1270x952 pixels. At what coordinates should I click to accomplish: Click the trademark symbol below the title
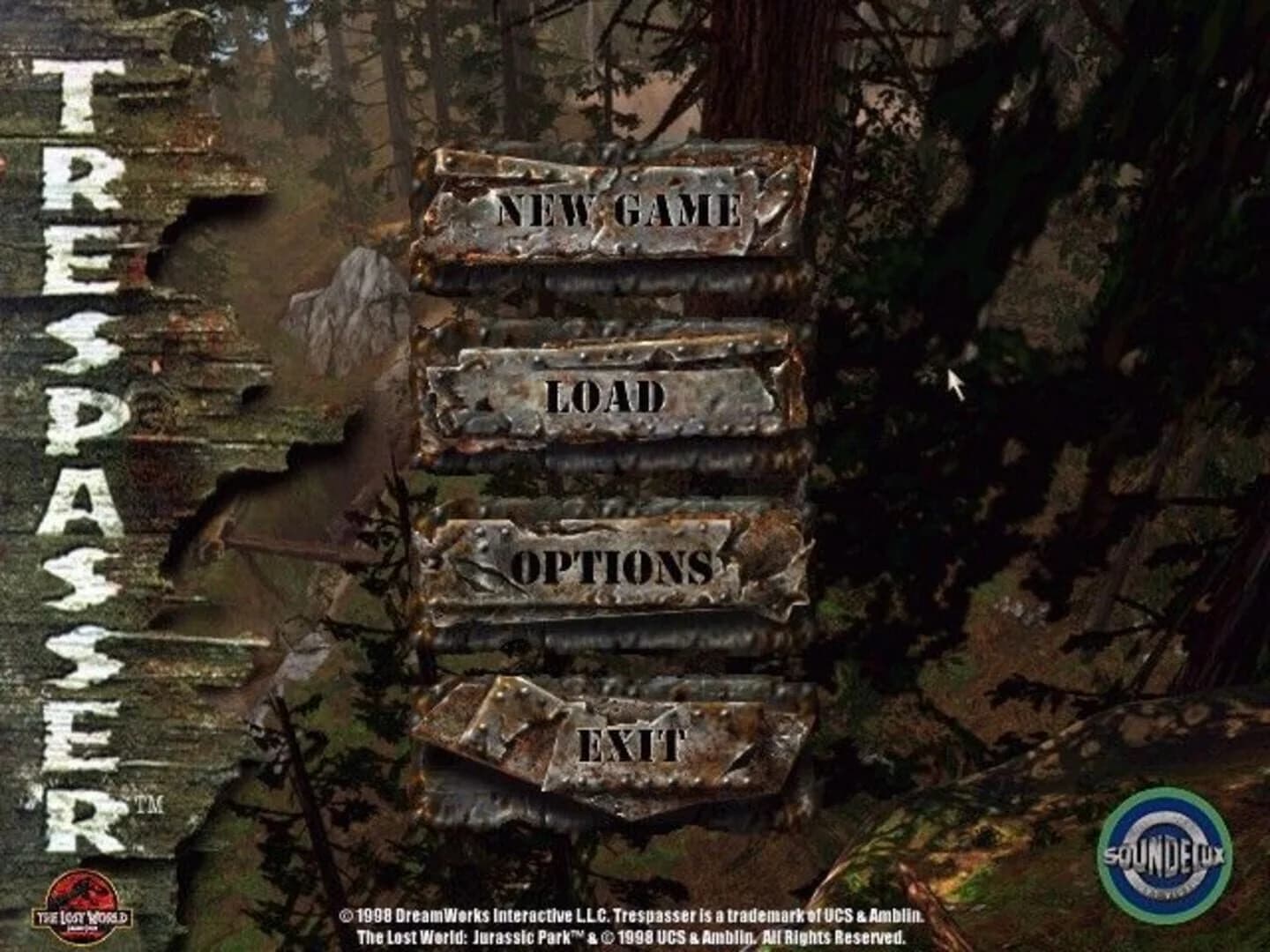pos(150,803)
